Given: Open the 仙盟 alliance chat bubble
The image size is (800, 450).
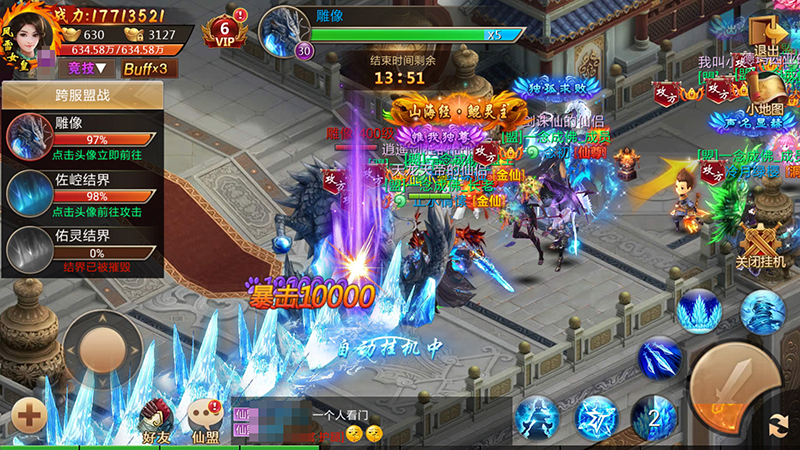Looking at the screenshot, I should point(206,419).
